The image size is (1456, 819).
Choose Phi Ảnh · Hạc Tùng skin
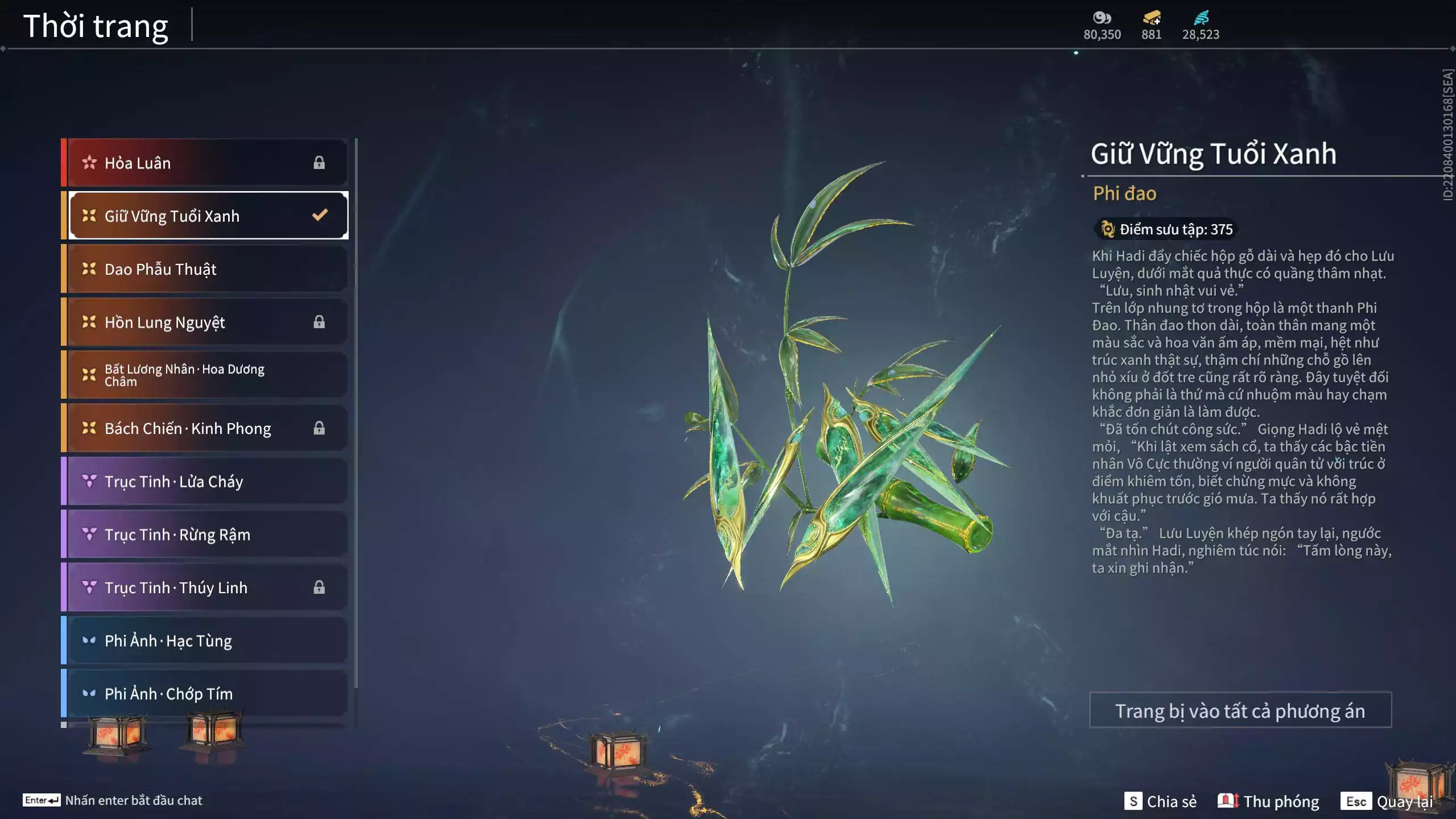coord(205,640)
